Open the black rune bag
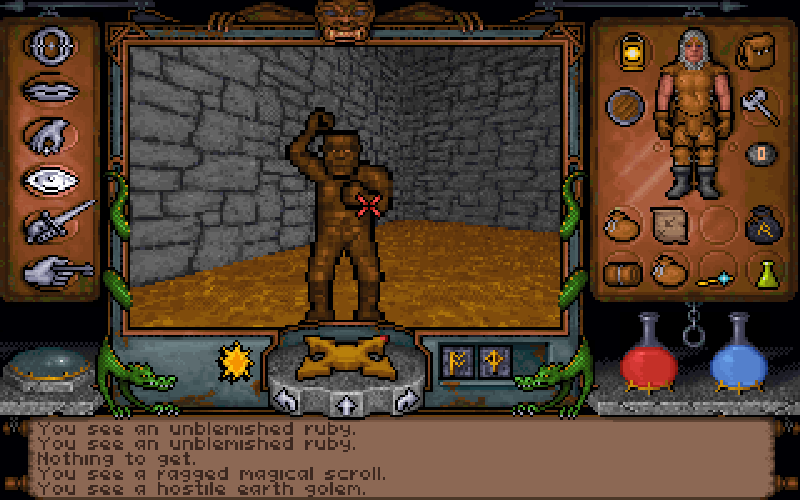 (763, 222)
